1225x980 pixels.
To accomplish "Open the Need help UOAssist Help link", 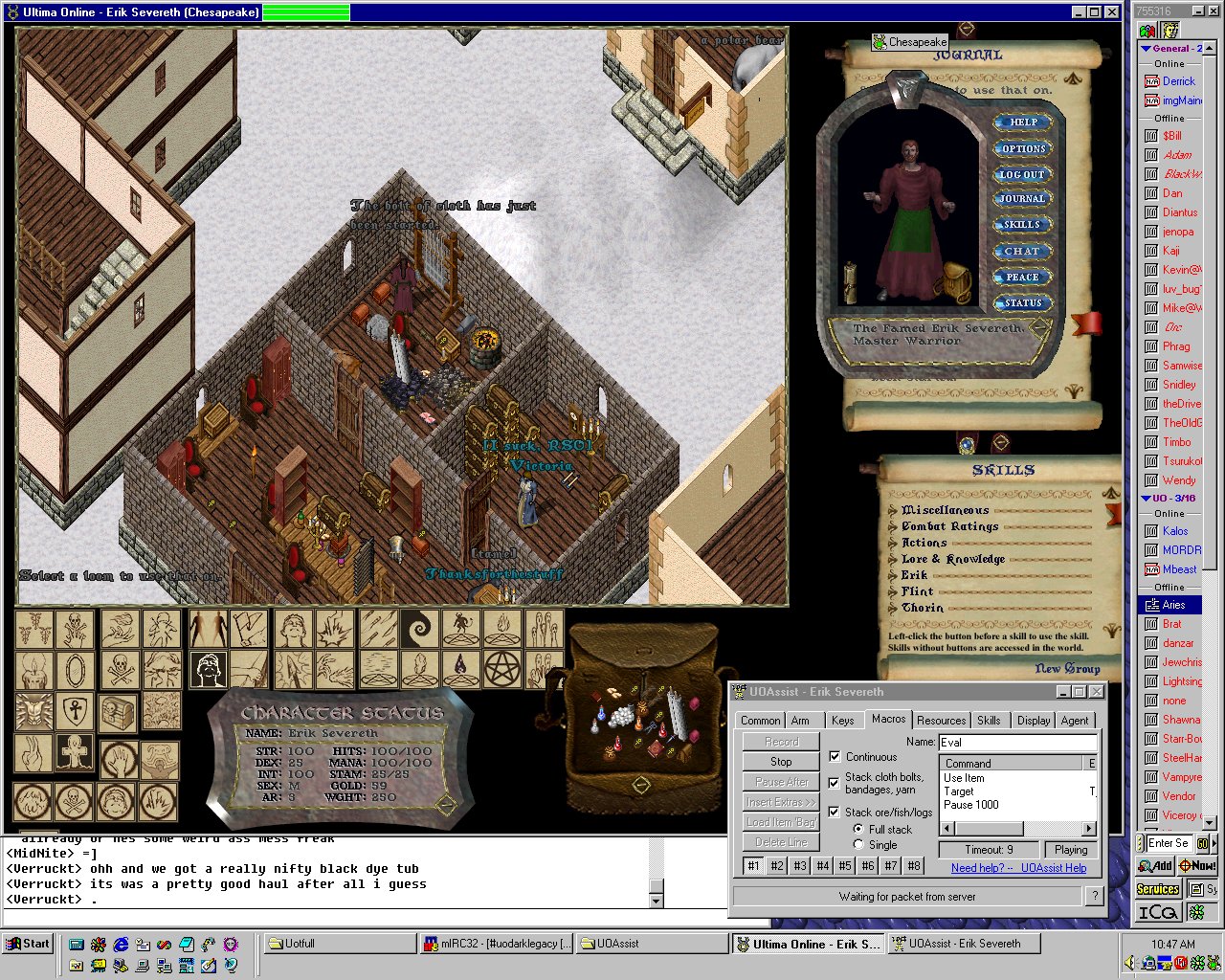I will click(1018, 868).
